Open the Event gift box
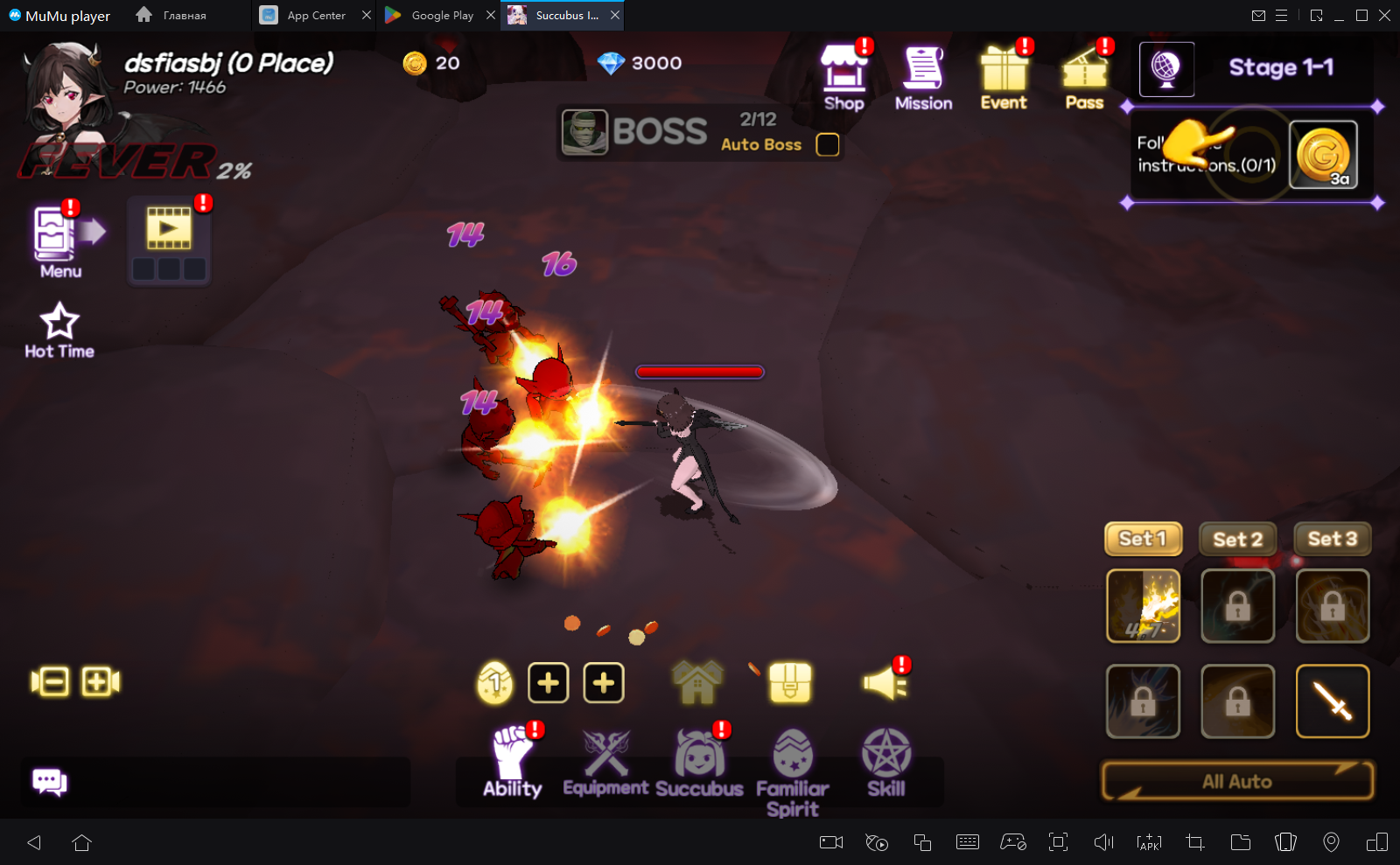Viewport: 1400px width, 865px height. coord(1004,77)
